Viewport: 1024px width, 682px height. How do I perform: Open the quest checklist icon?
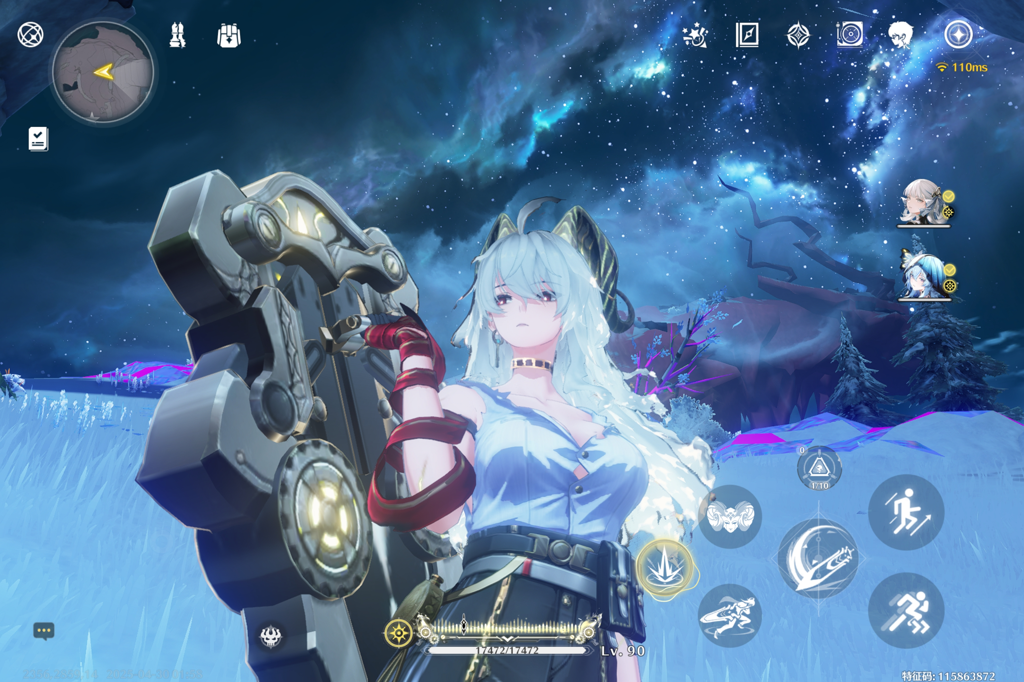[x=38, y=138]
